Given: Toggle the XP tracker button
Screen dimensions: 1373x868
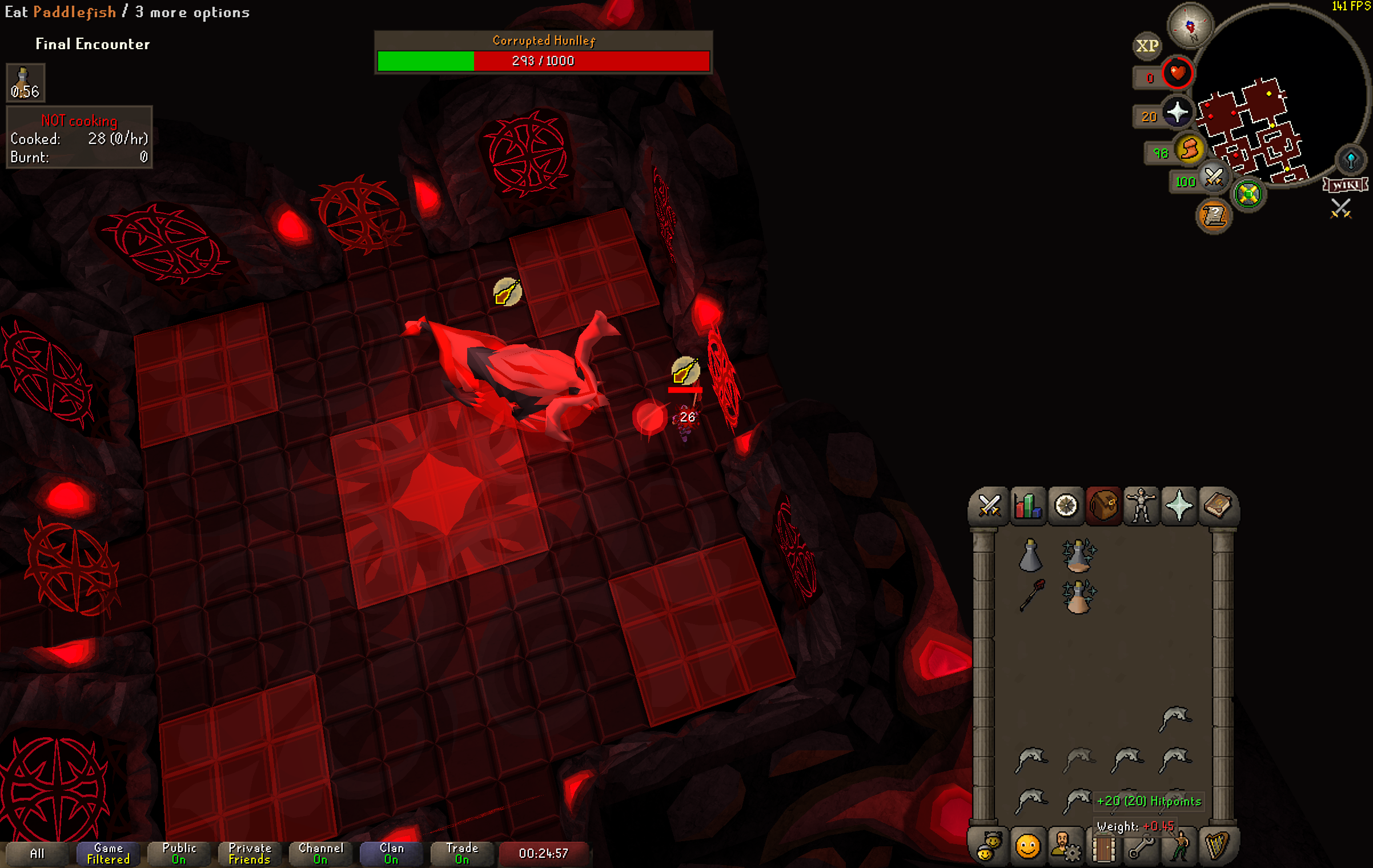Looking at the screenshot, I should pyautogui.click(x=1147, y=46).
